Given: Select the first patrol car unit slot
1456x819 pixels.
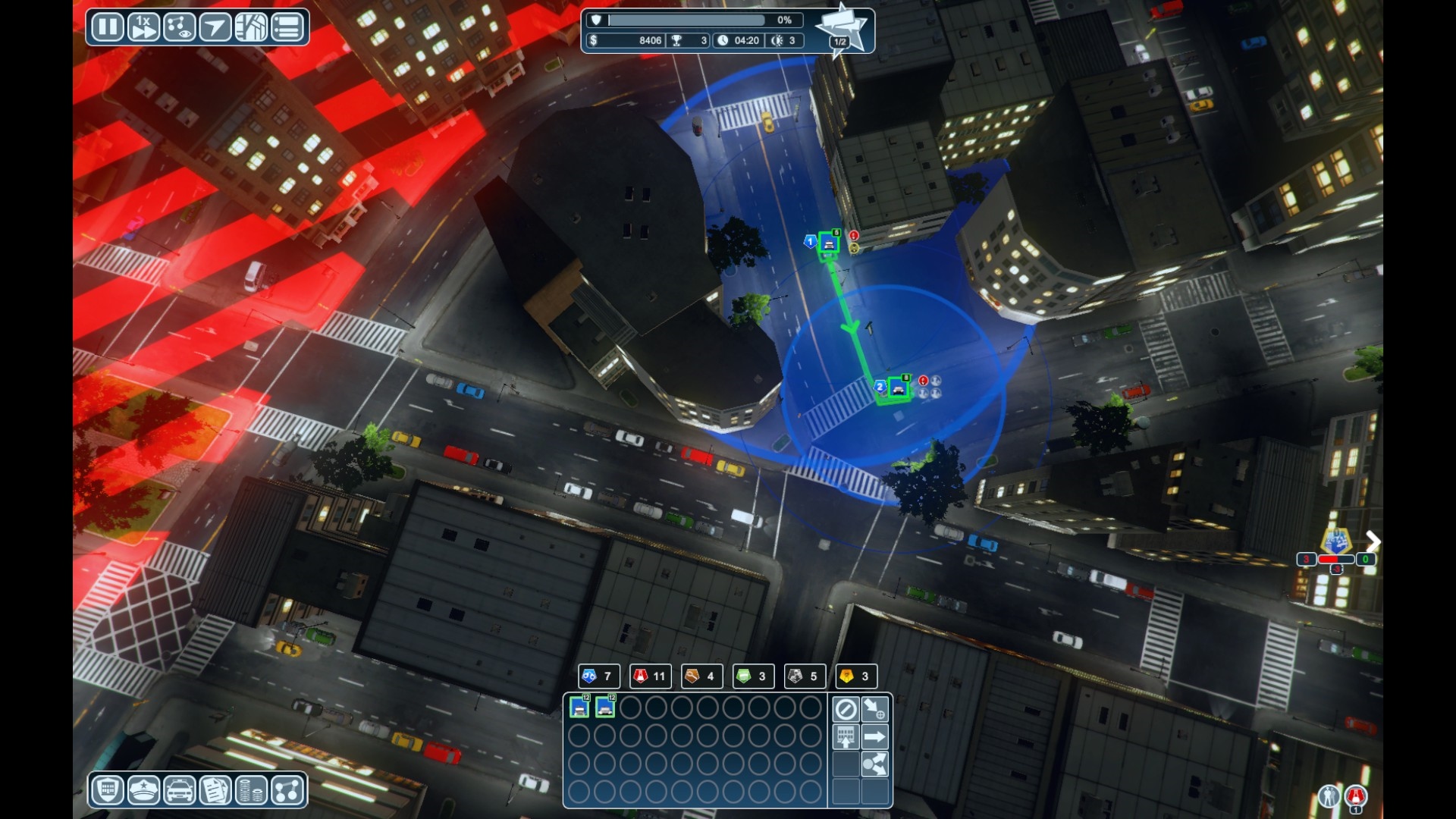Looking at the screenshot, I should [579, 708].
